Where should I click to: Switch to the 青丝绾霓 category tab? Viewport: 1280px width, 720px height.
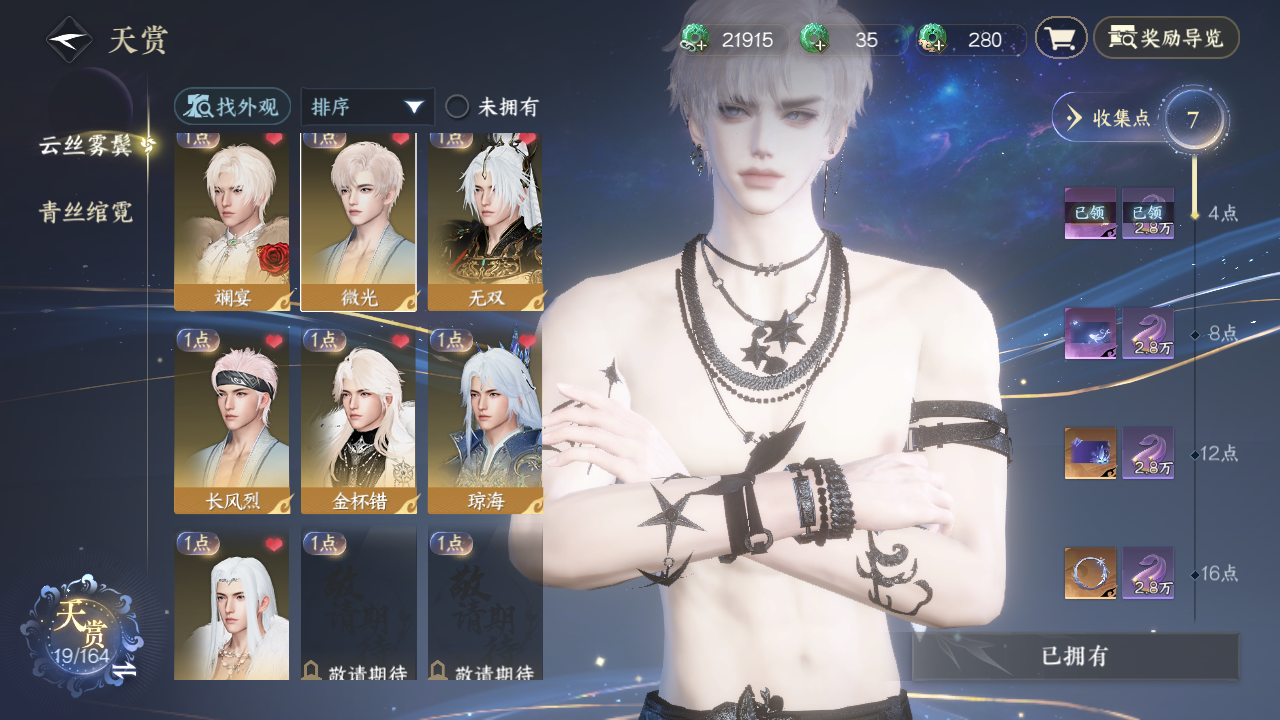pyautogui.click(x=86, y=212)
